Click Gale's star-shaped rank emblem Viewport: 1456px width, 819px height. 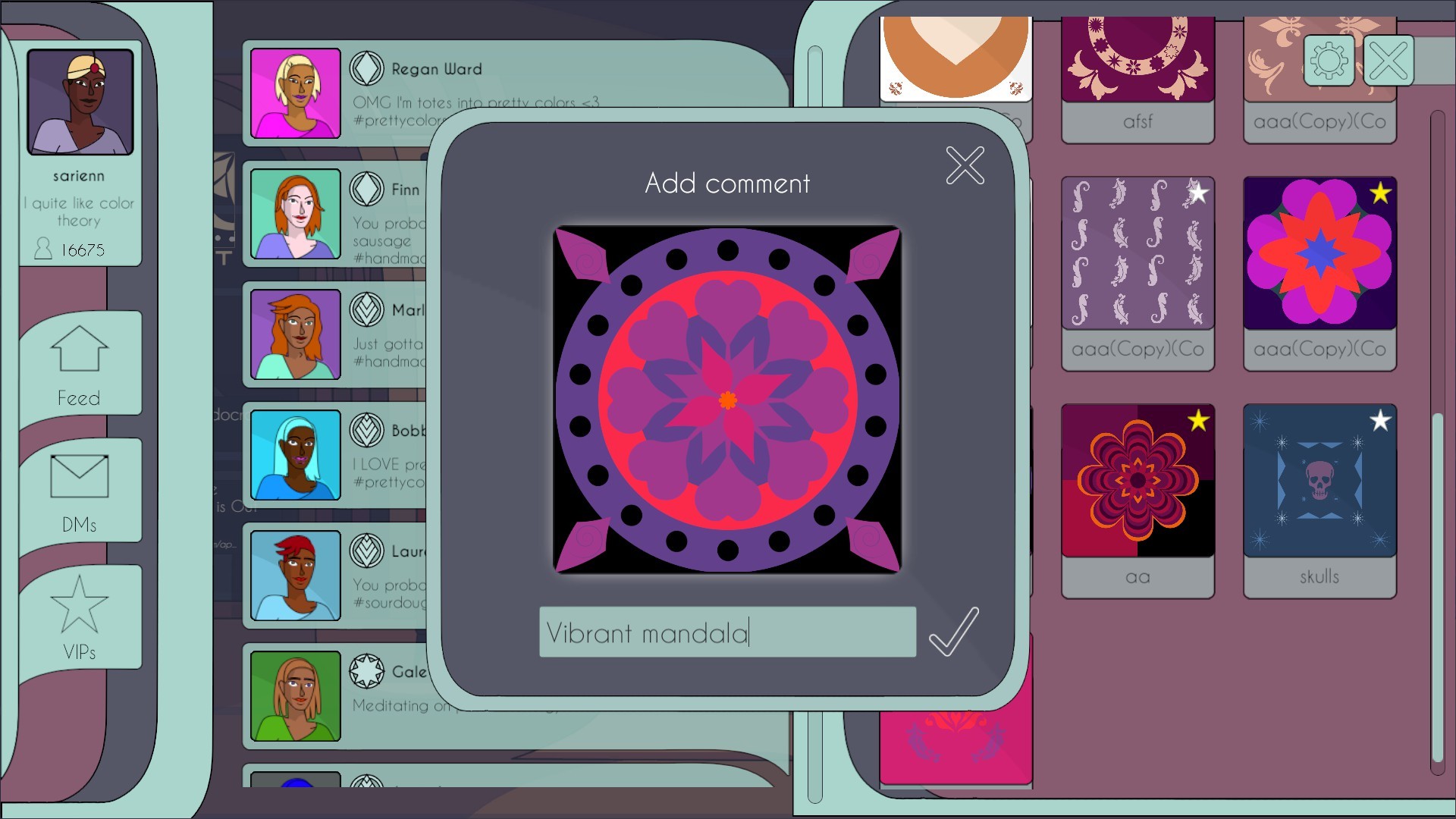click(367, 670)
